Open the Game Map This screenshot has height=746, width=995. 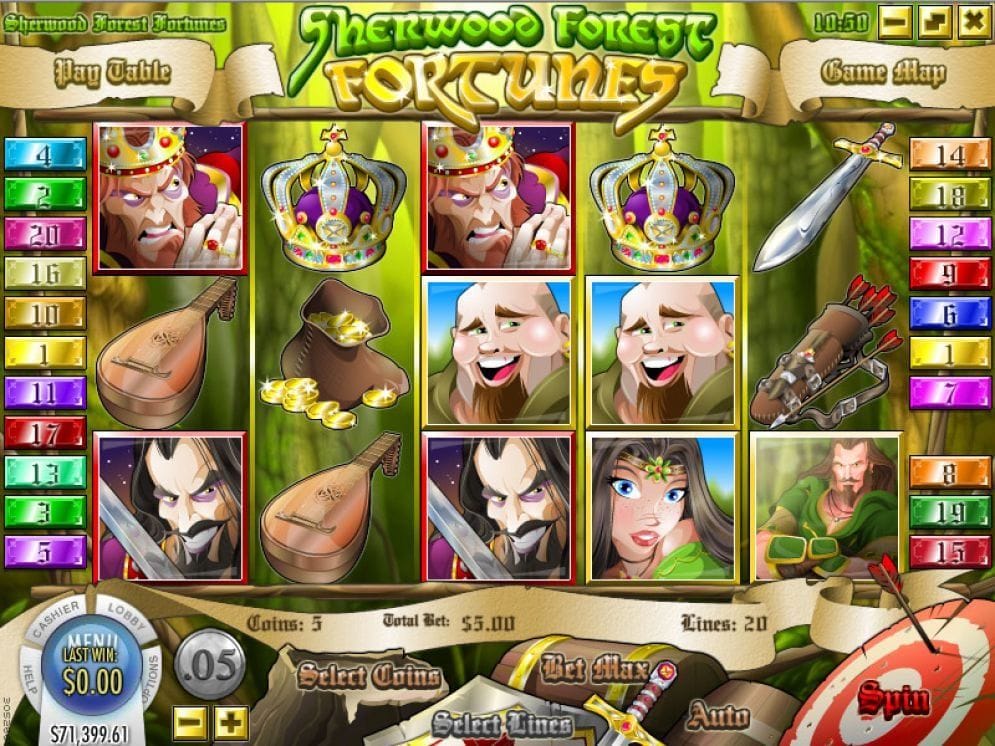click(x=882, y=72)
